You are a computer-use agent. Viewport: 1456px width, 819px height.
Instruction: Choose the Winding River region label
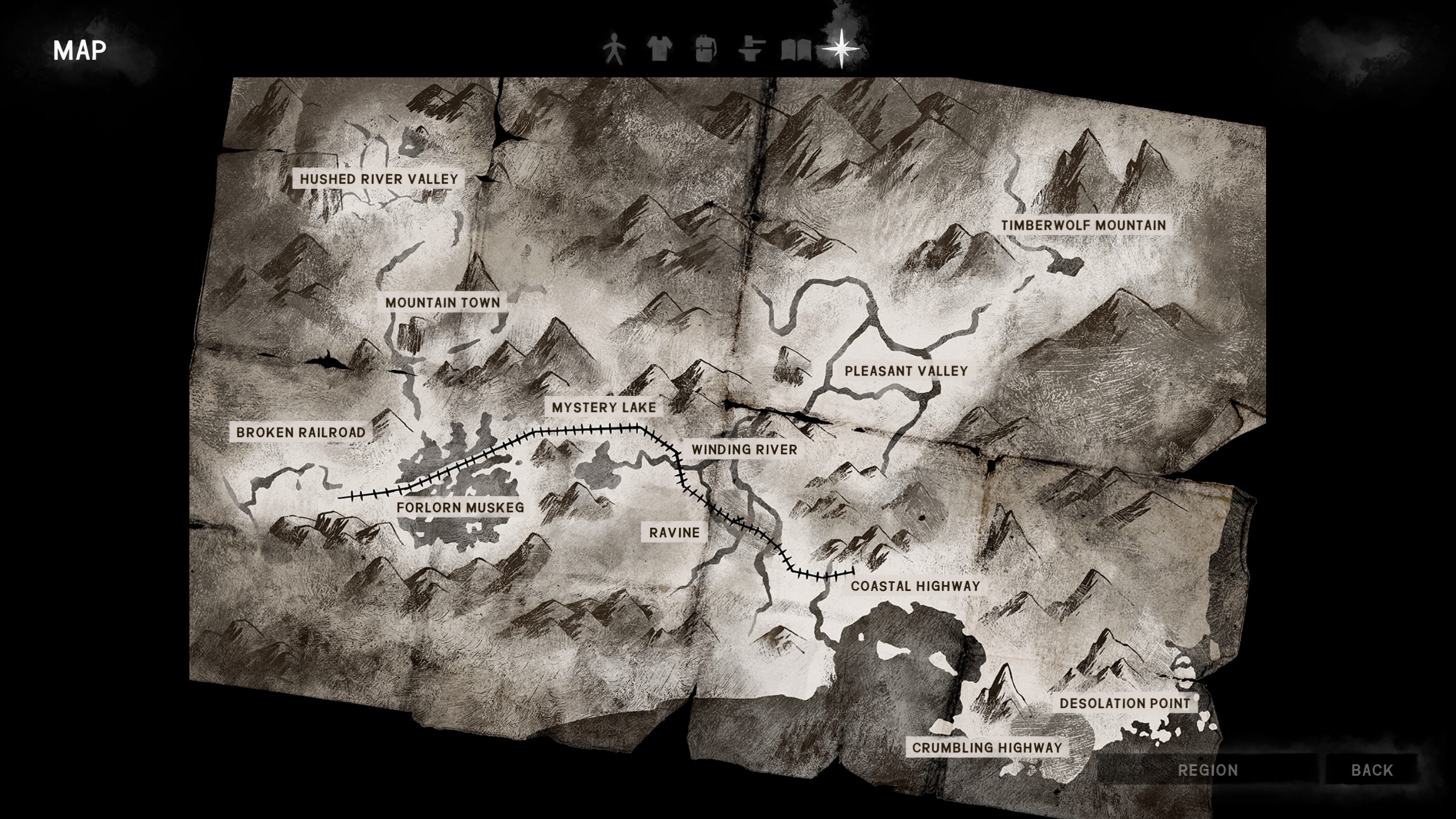coord(744,449)
